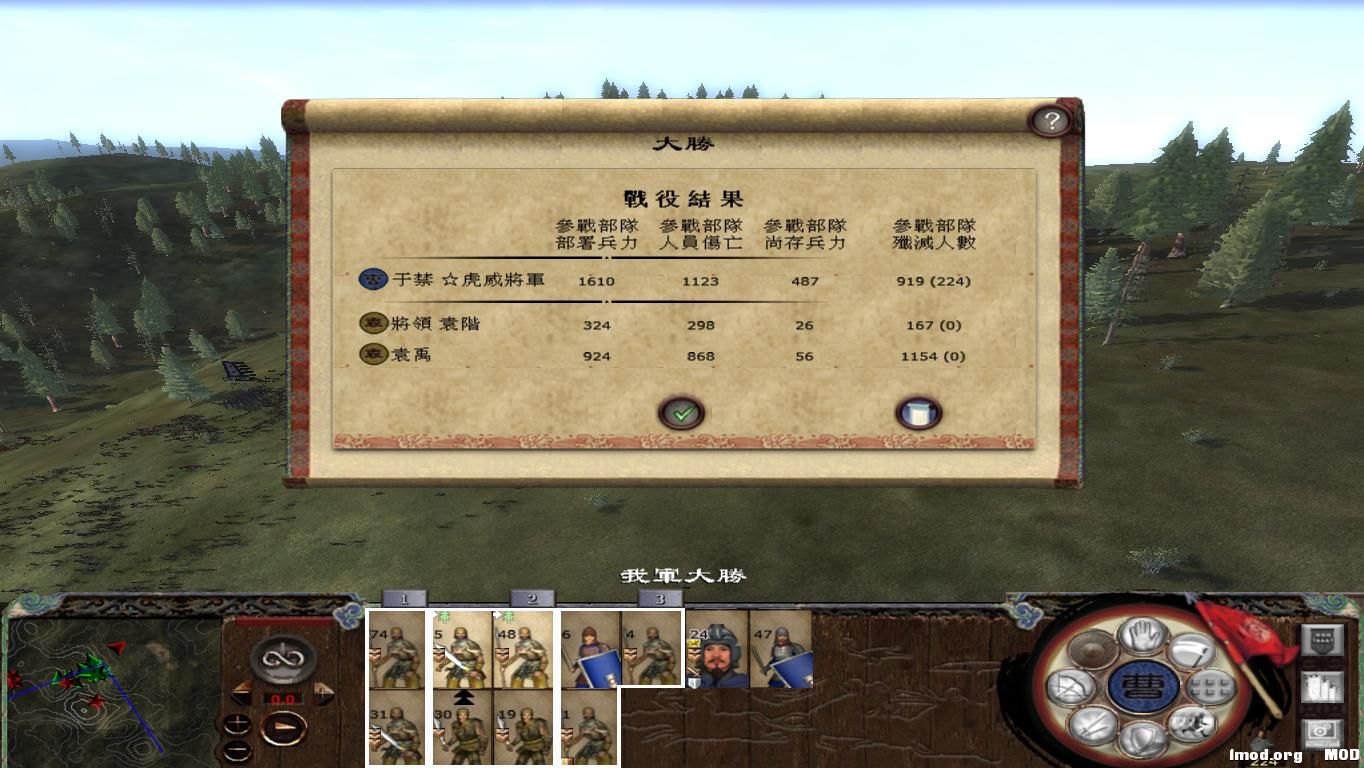1364x768 pixels.
Task: Open the help question mark on the scroll
Action: pyautogui.click(x=1050, y=119)
